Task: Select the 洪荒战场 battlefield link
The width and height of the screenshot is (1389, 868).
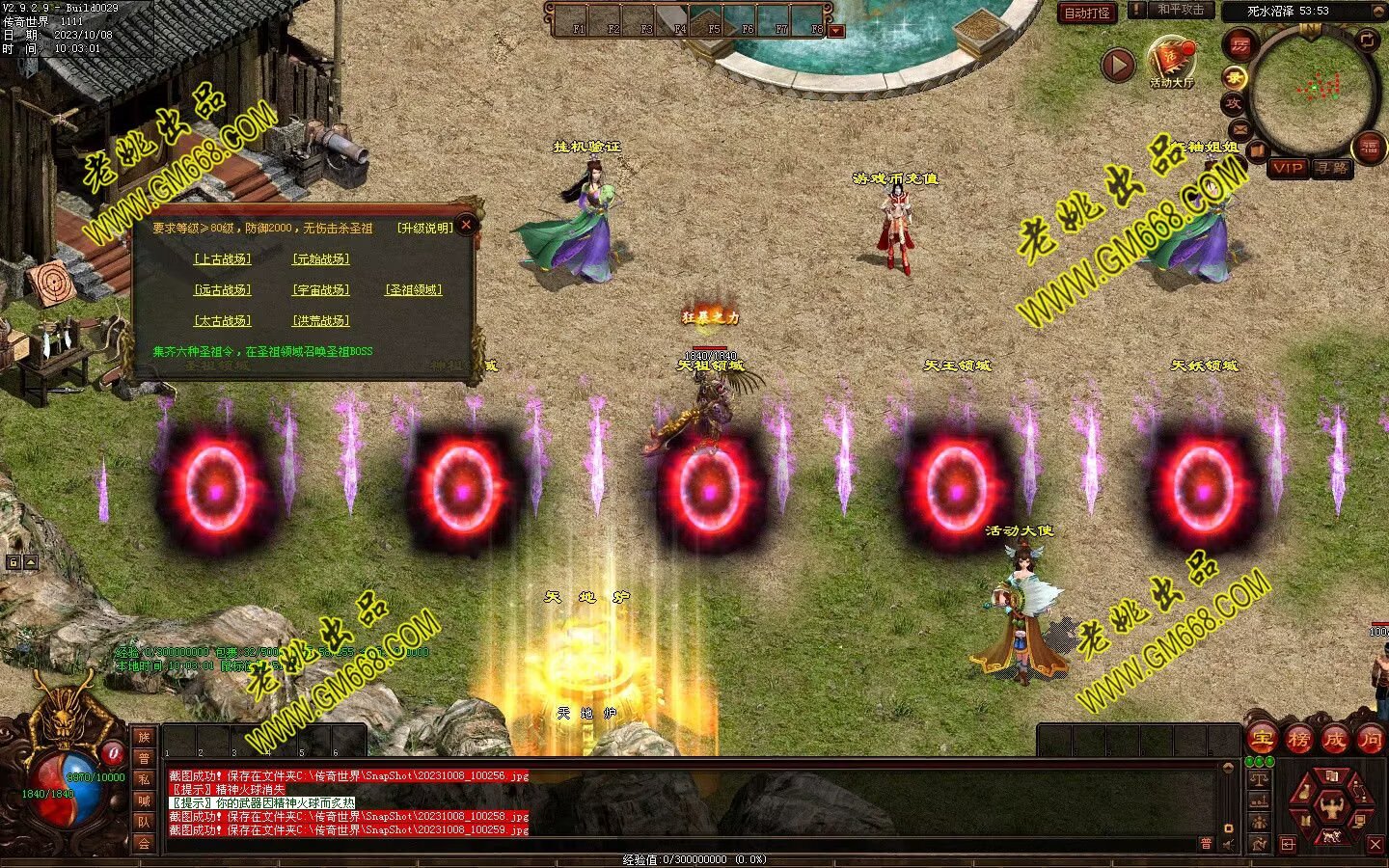Action: pos(320,321)
